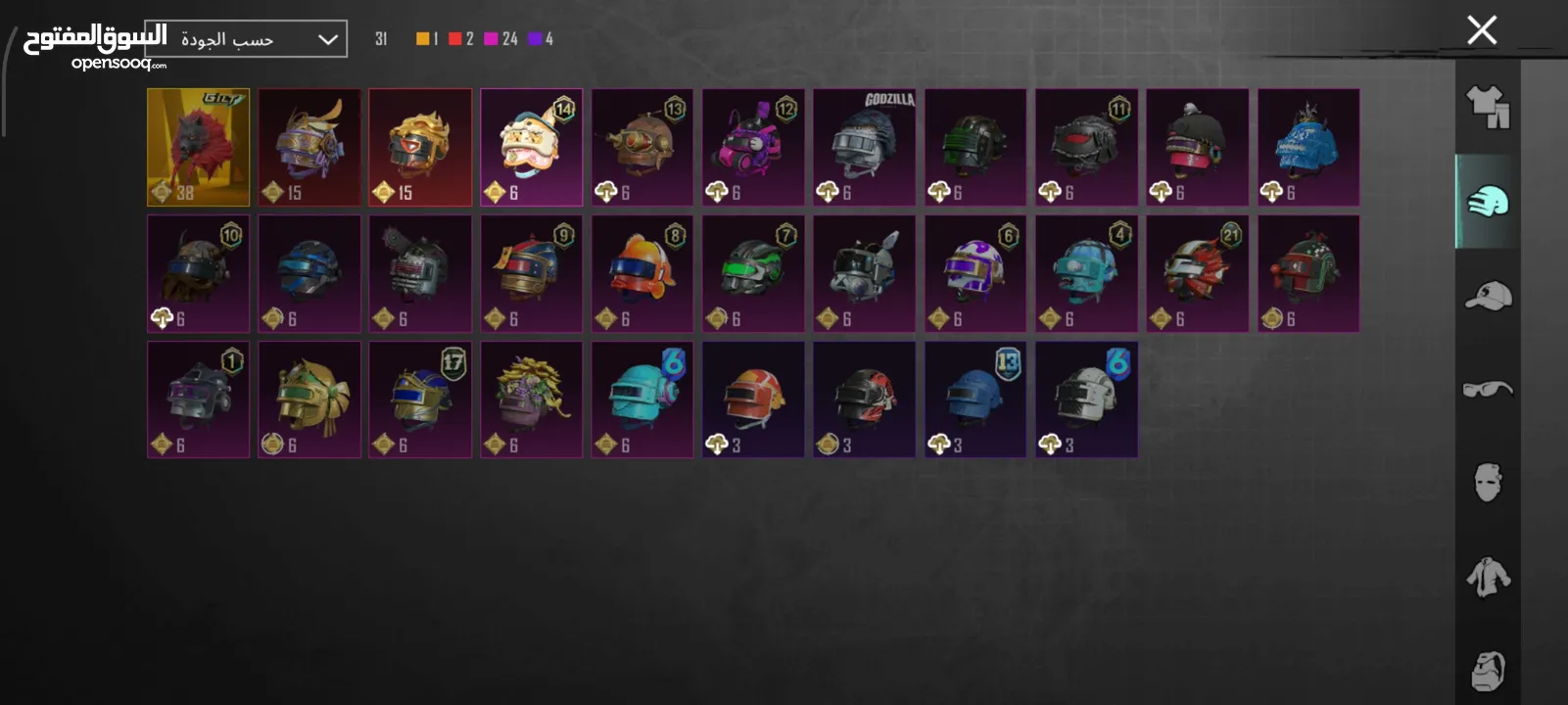Open the glasses category tab
This screenshot has width=1568, height=705.
coord(1488,389)
